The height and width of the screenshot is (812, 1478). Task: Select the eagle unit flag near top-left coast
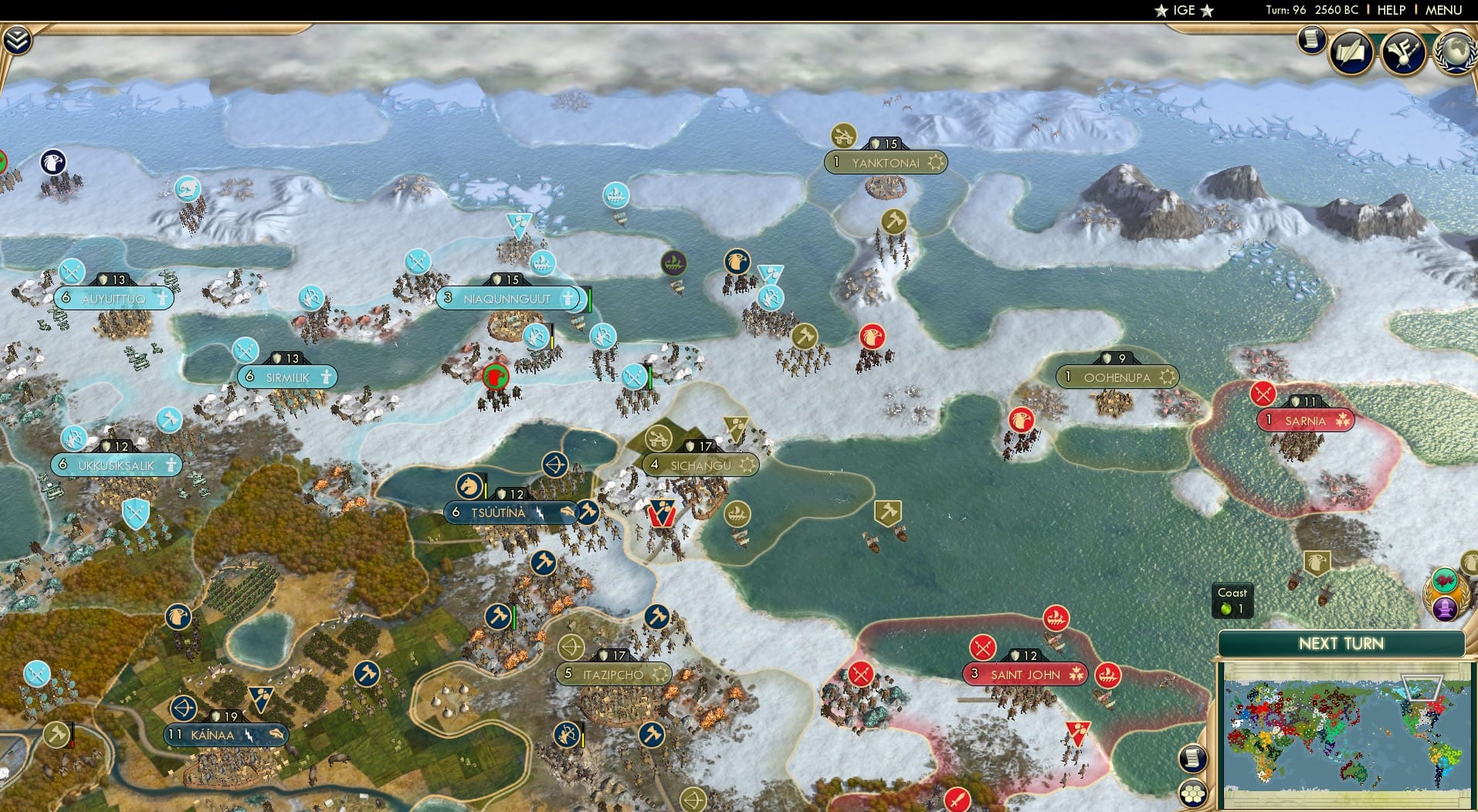click(x=52, y=160)
